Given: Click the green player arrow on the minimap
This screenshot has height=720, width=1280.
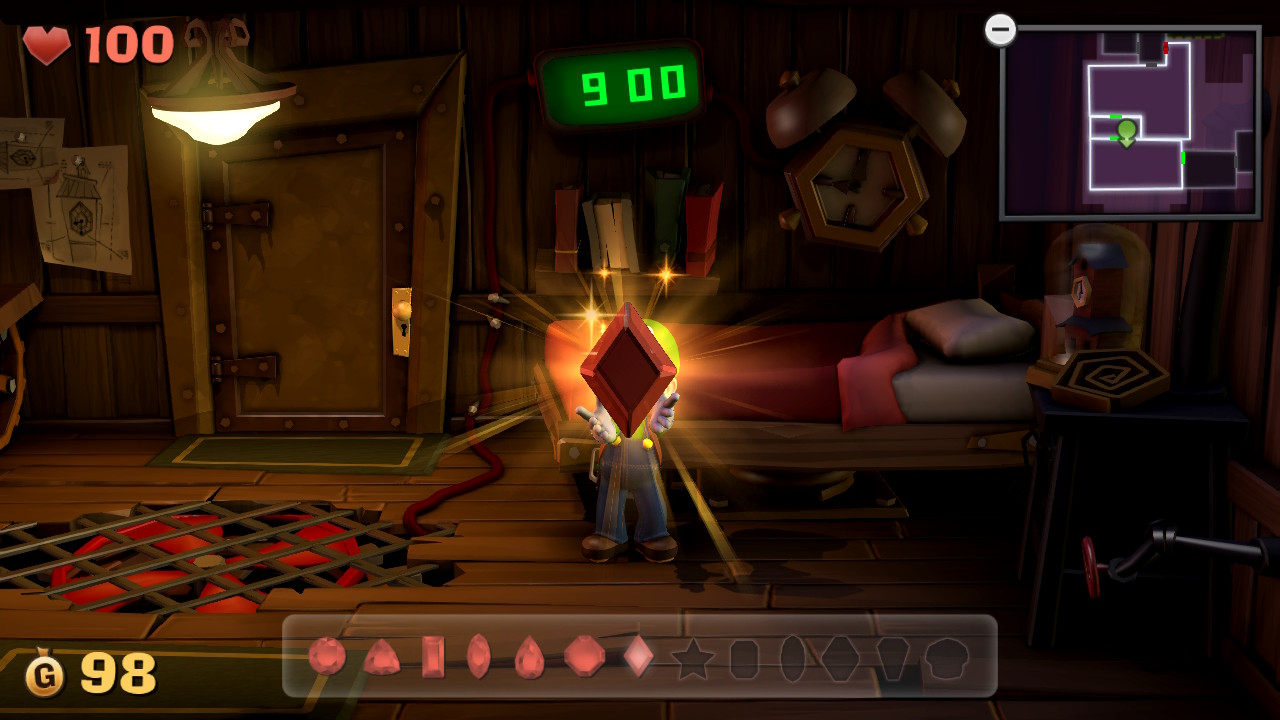Looking at the screenshot, I should [x=1126, y=130].
